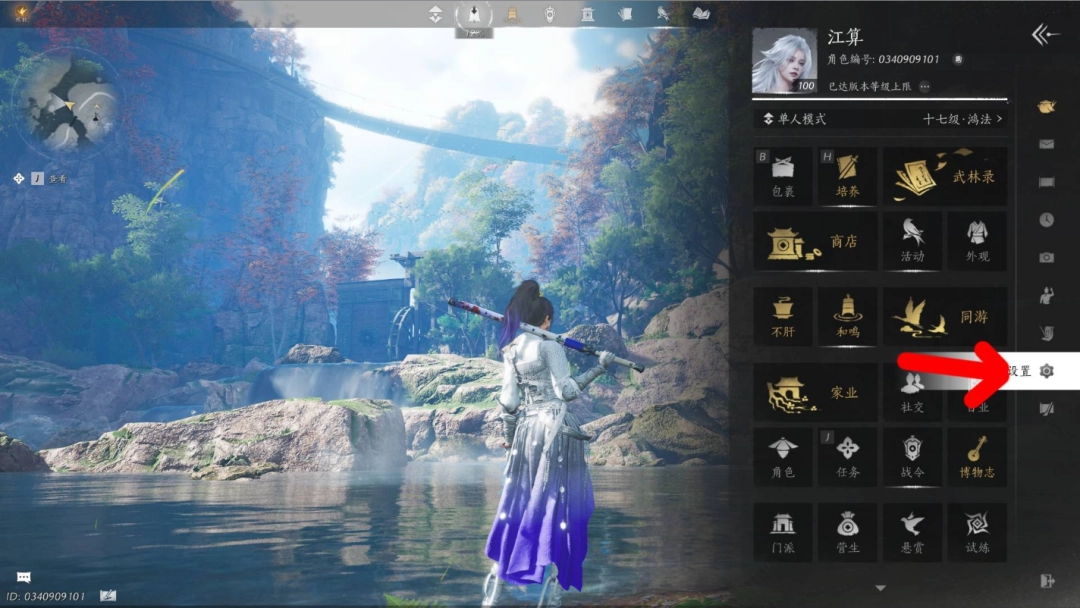Open the 家业 estate tile
Viewport: 1080px width, 608px height.
coord(815,392)
